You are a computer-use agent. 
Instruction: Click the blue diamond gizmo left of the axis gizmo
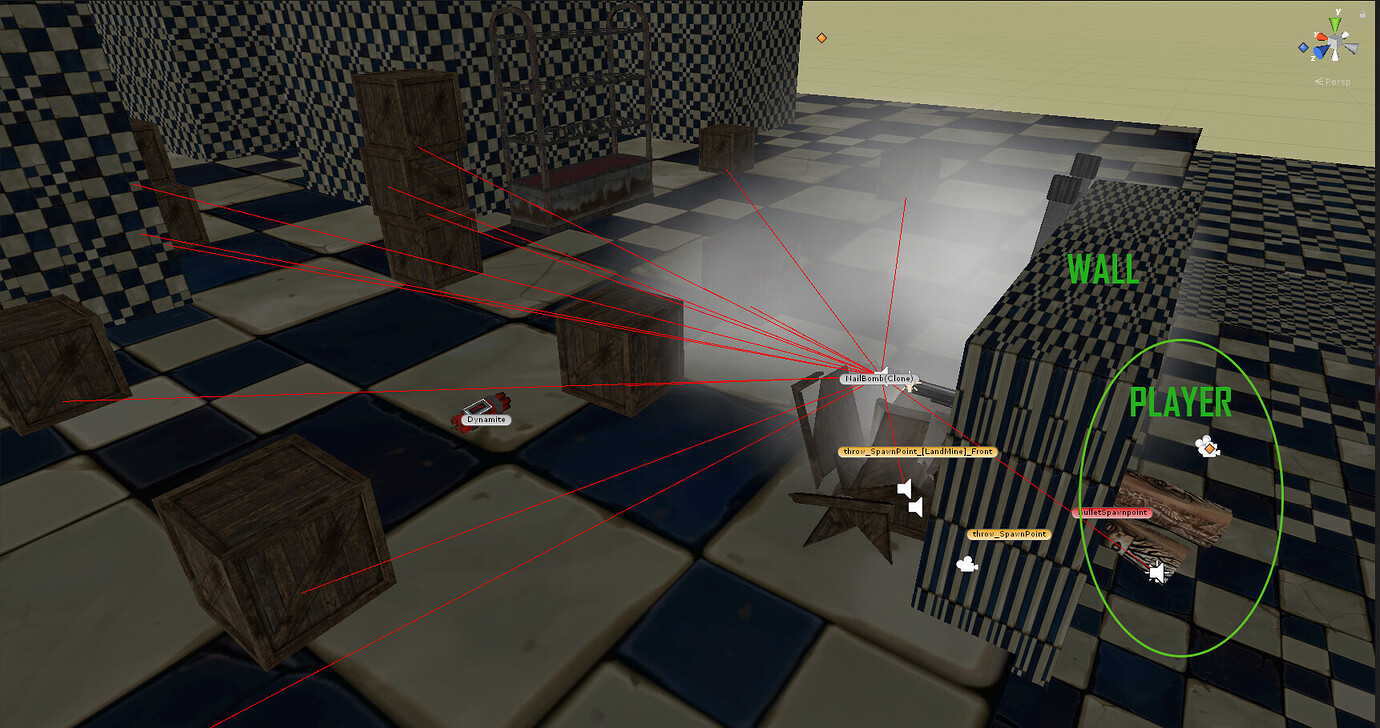(1303, 47)
